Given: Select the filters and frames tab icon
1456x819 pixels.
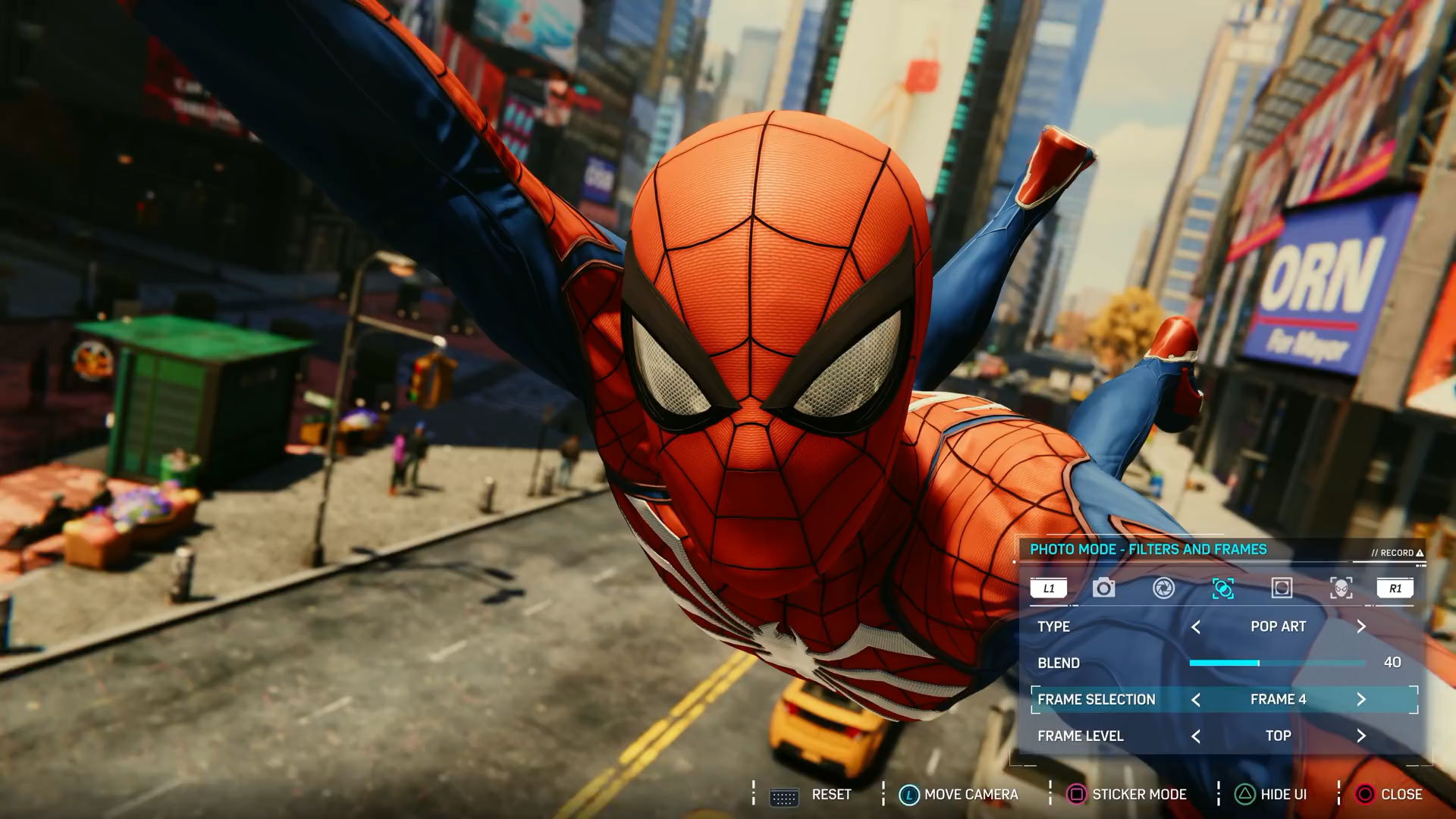Looking at the screenshot, I should 1222,588.
